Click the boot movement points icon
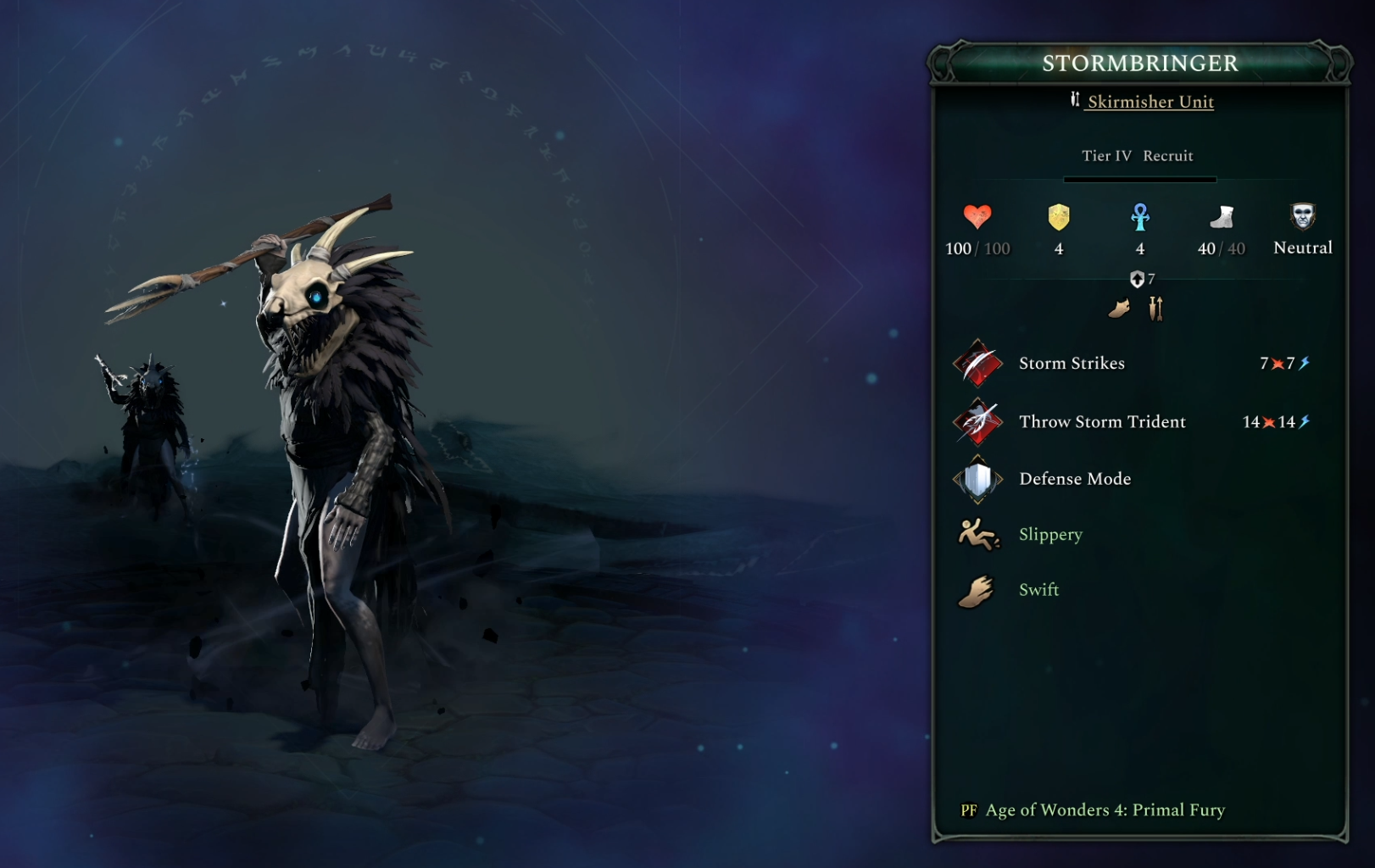1375x868 pixels. point(1221,217)
